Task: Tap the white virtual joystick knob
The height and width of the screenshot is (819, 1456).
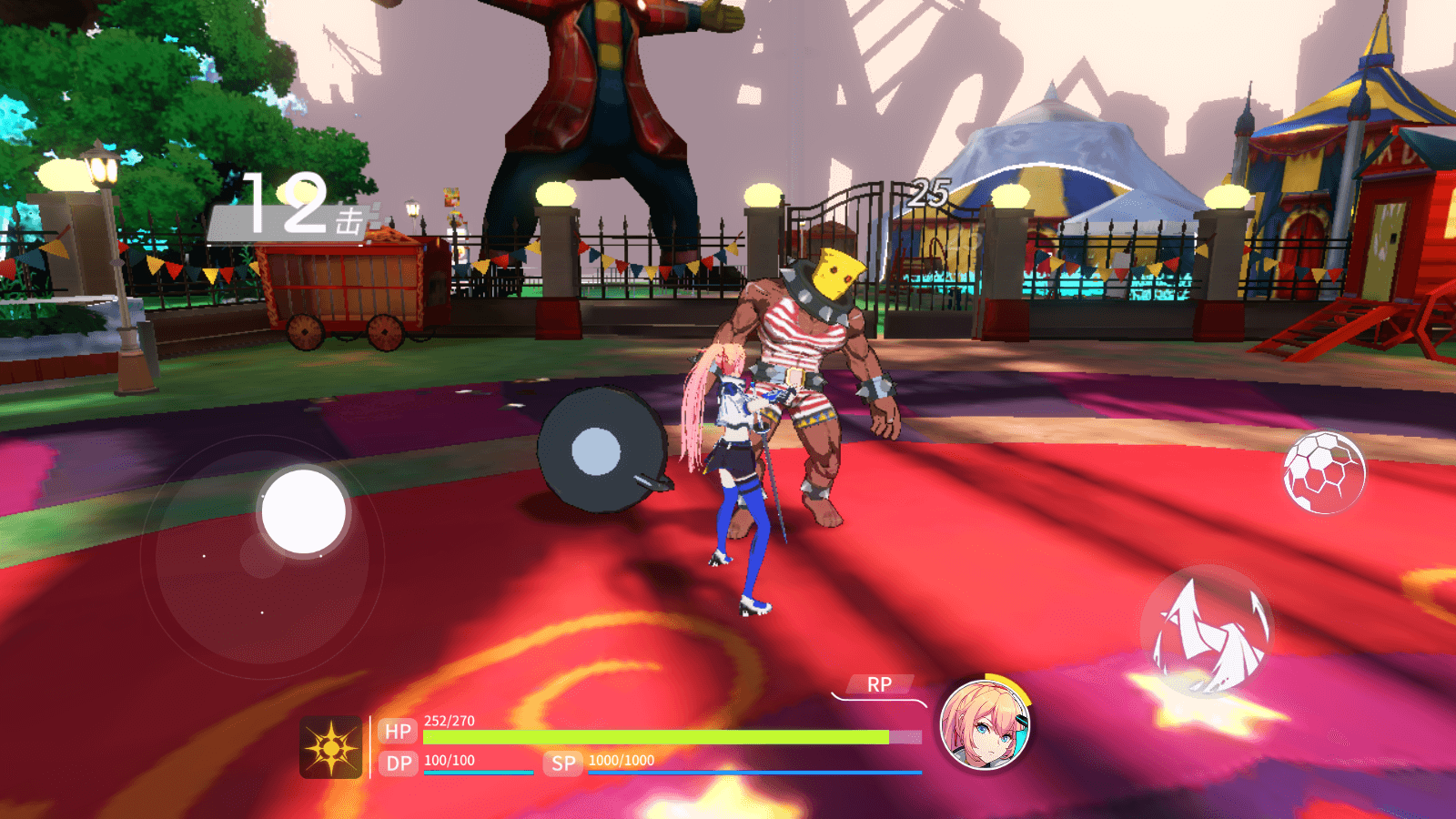Action: click(303, 511)
